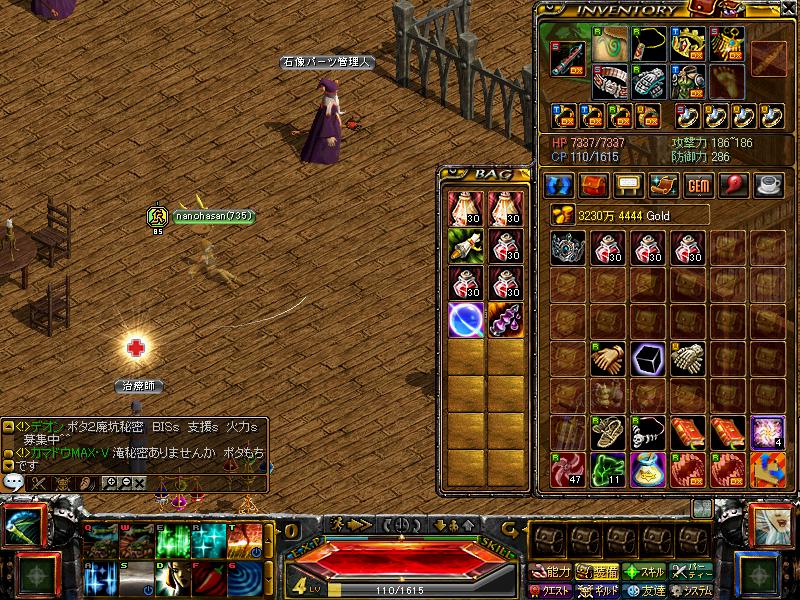
Task: Select the silver tiara in inventory
Action: coord(568,247)
